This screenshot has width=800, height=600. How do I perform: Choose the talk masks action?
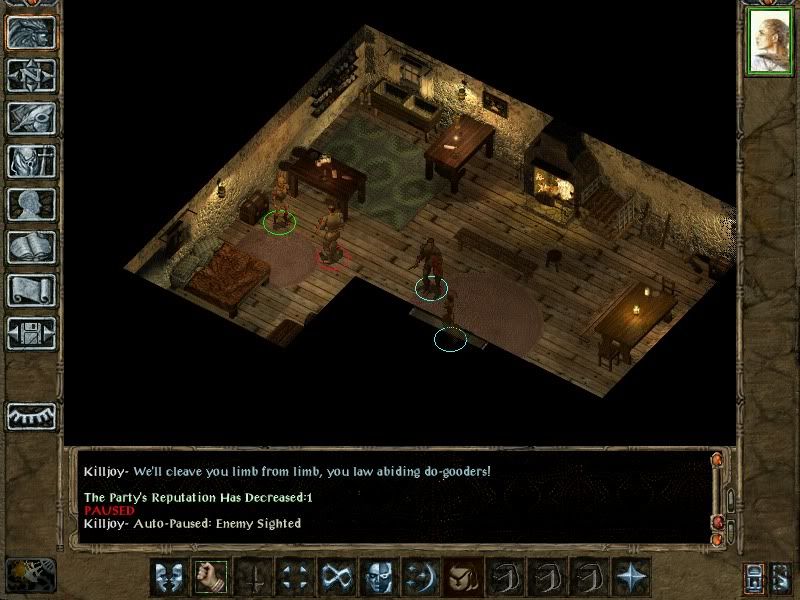[167, 577]
